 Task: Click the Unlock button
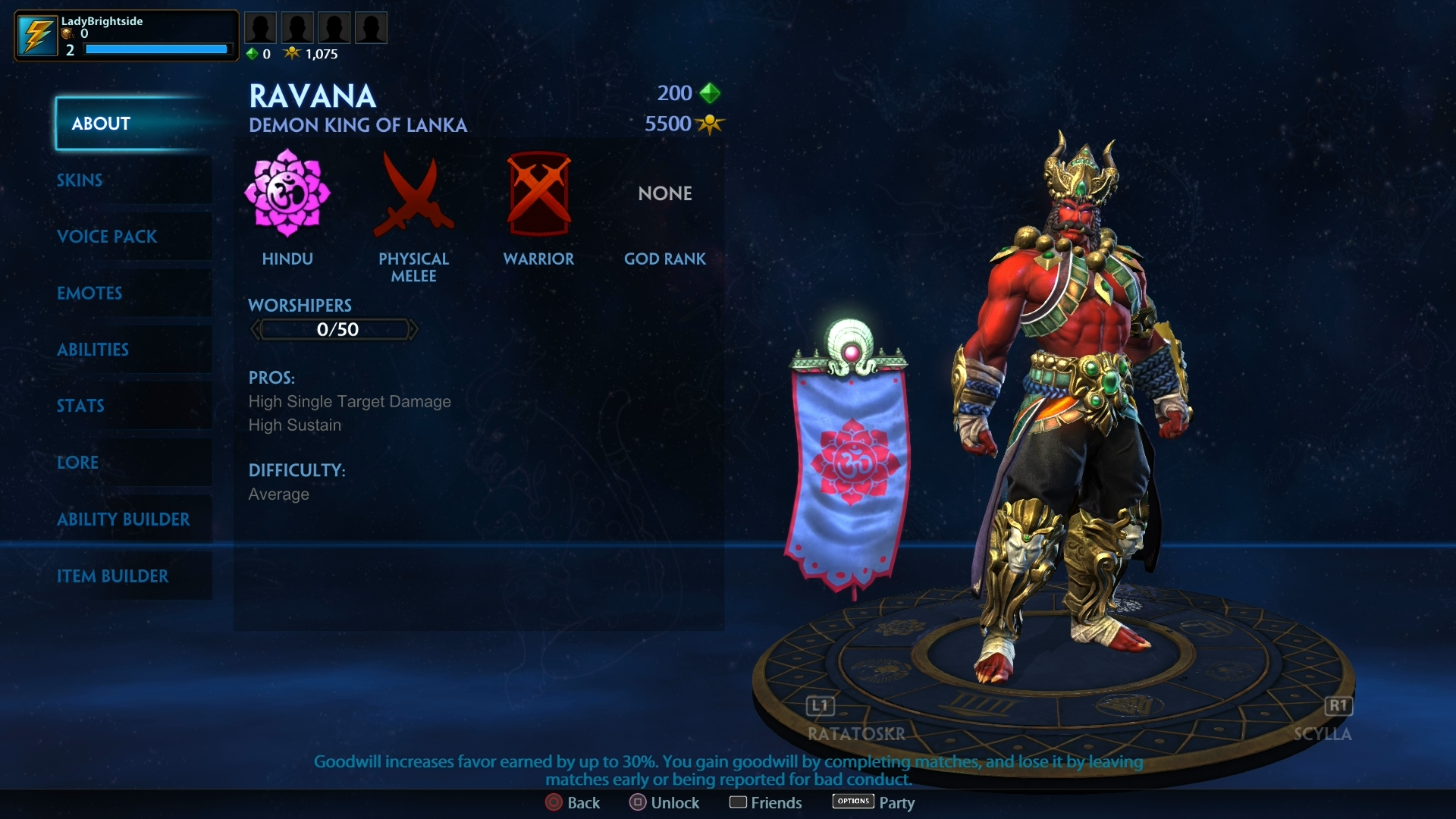665,802
